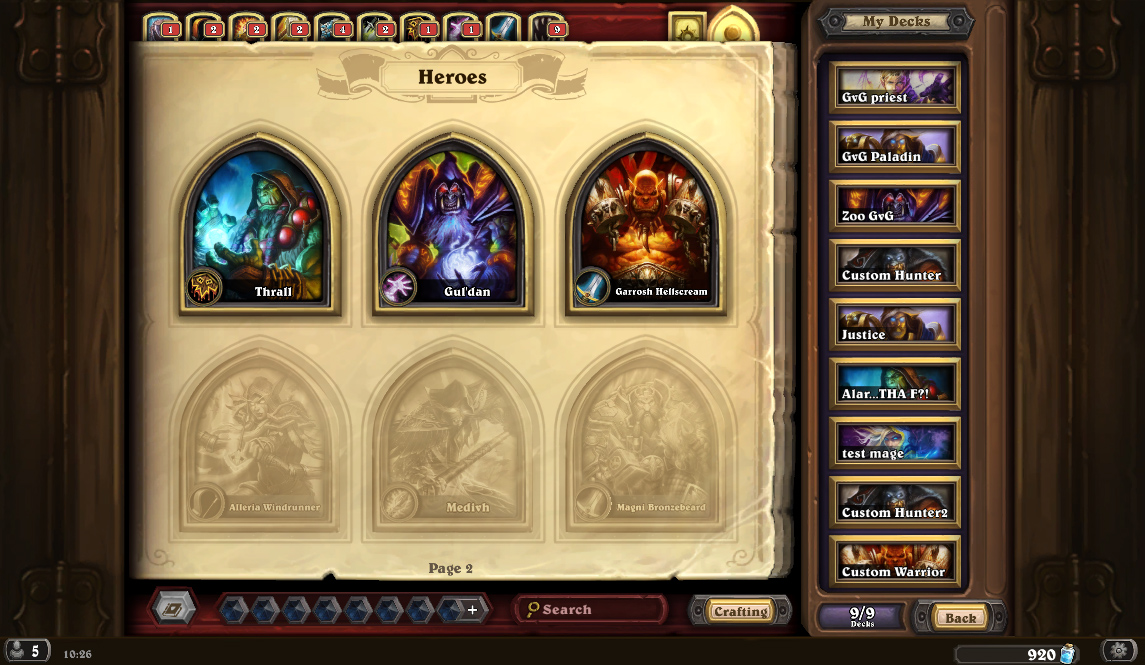Open the GvG priest deck

894,87
